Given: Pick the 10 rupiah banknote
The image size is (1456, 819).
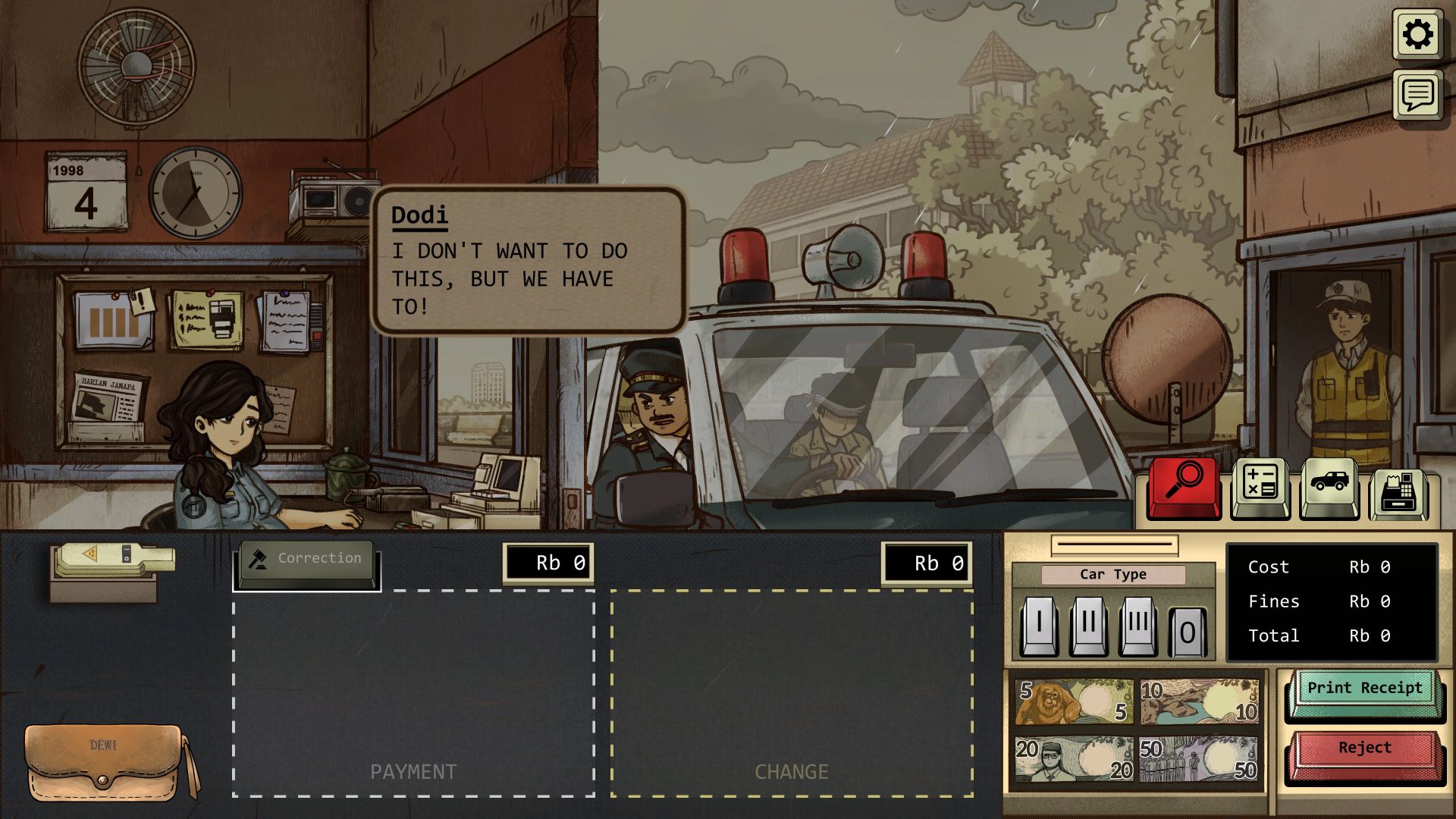Looking at the screenshot, I should pos(1200,701).
